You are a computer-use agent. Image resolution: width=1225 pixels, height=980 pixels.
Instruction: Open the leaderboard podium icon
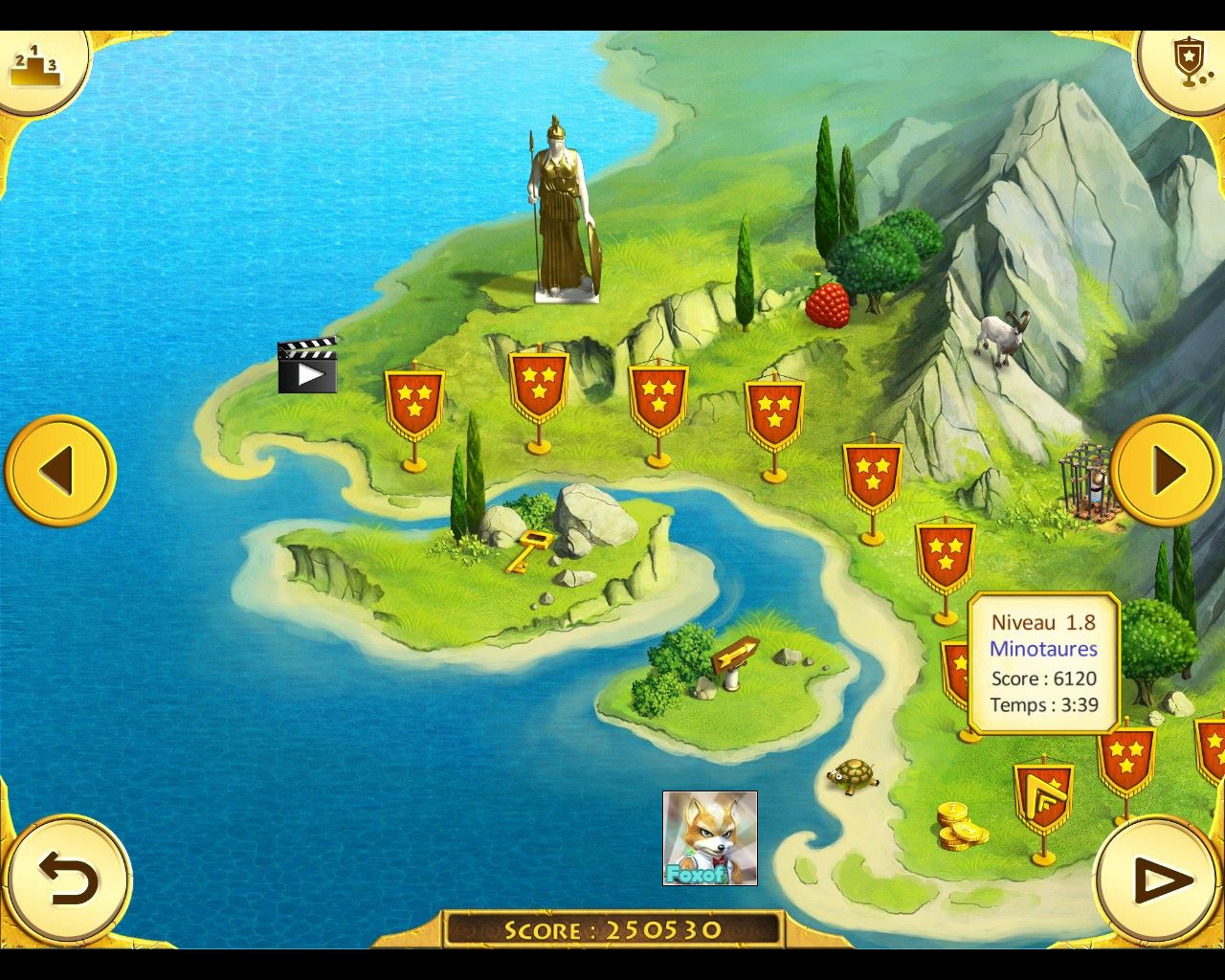[36, 67]
